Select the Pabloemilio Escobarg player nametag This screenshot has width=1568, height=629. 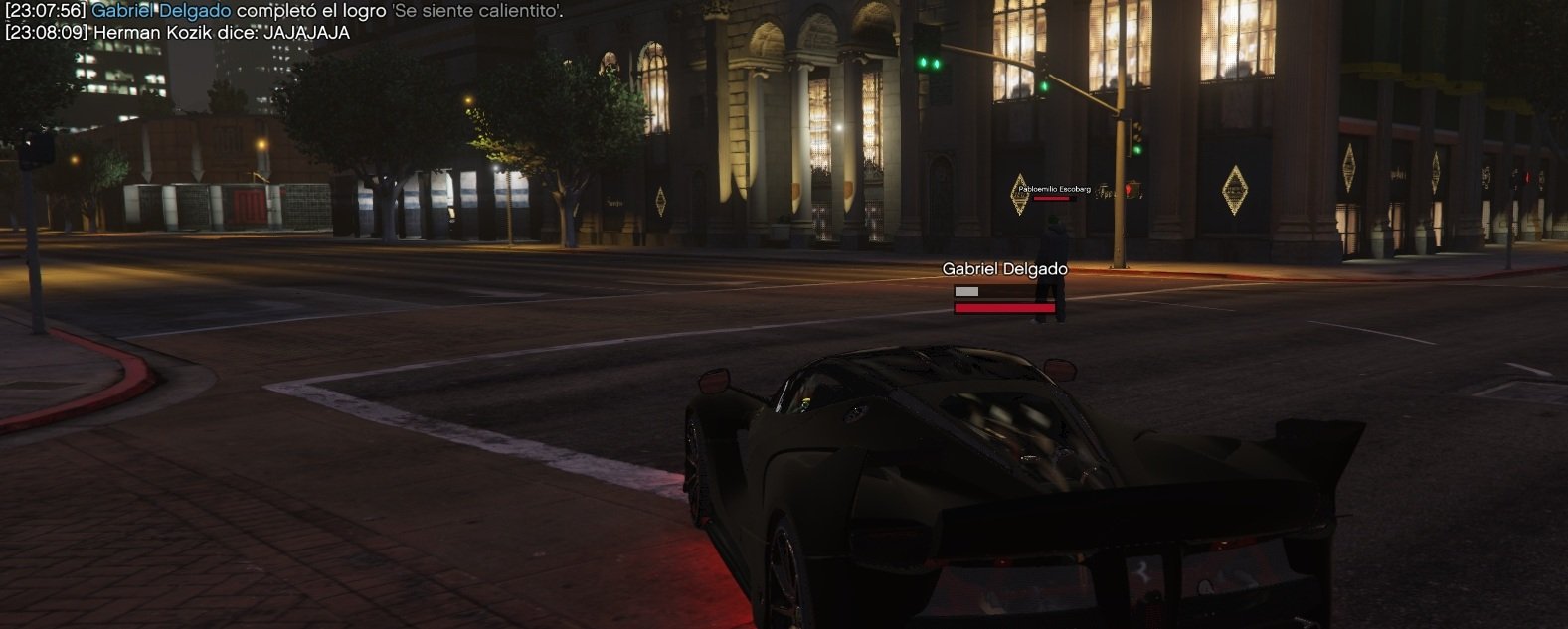tap(1054, 189)
